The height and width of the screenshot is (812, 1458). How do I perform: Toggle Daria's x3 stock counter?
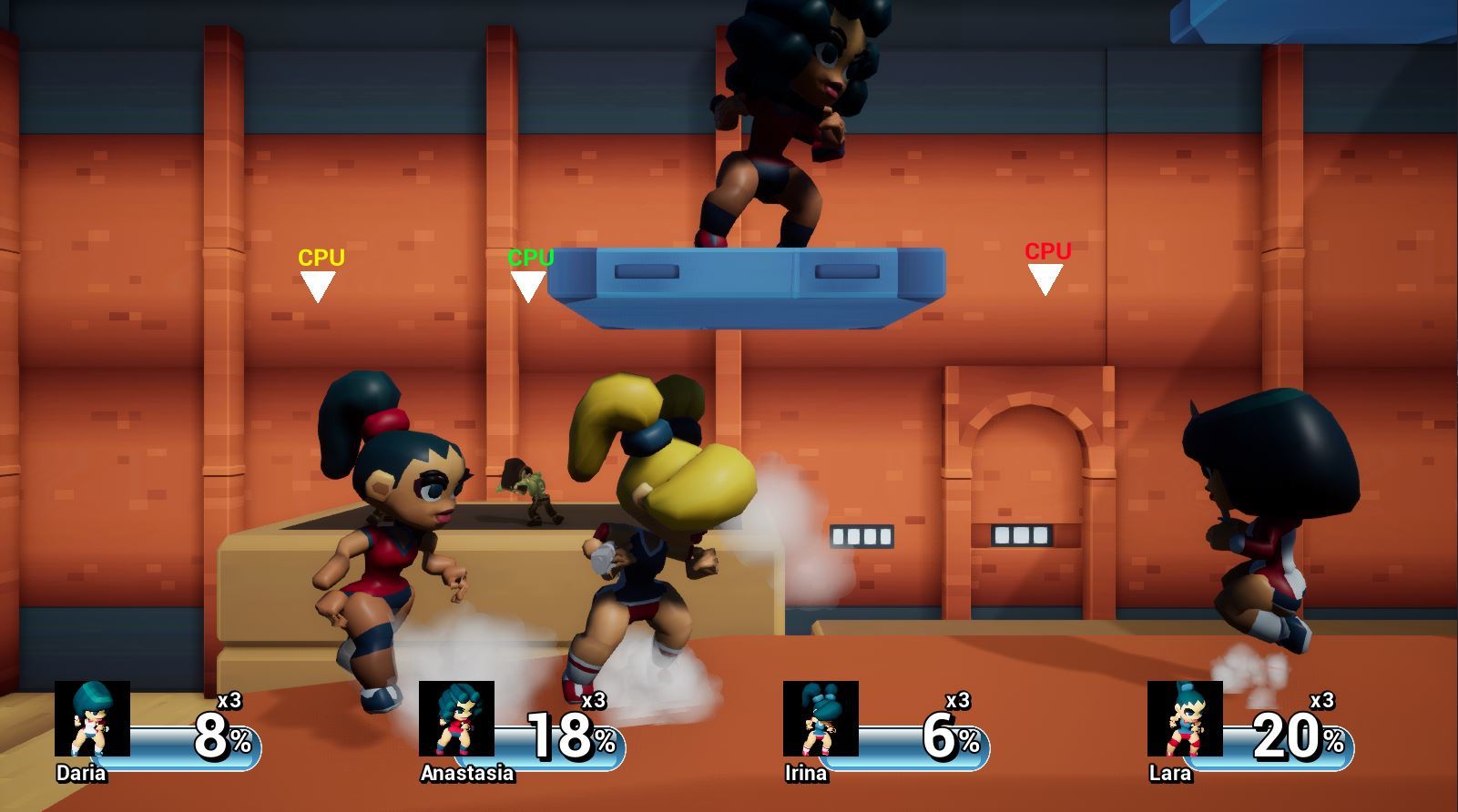[231, 701]
